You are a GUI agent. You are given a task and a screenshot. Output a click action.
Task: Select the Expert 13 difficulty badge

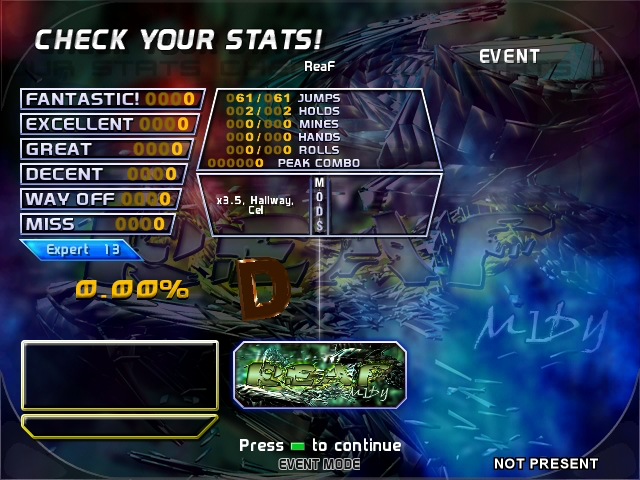82,250
